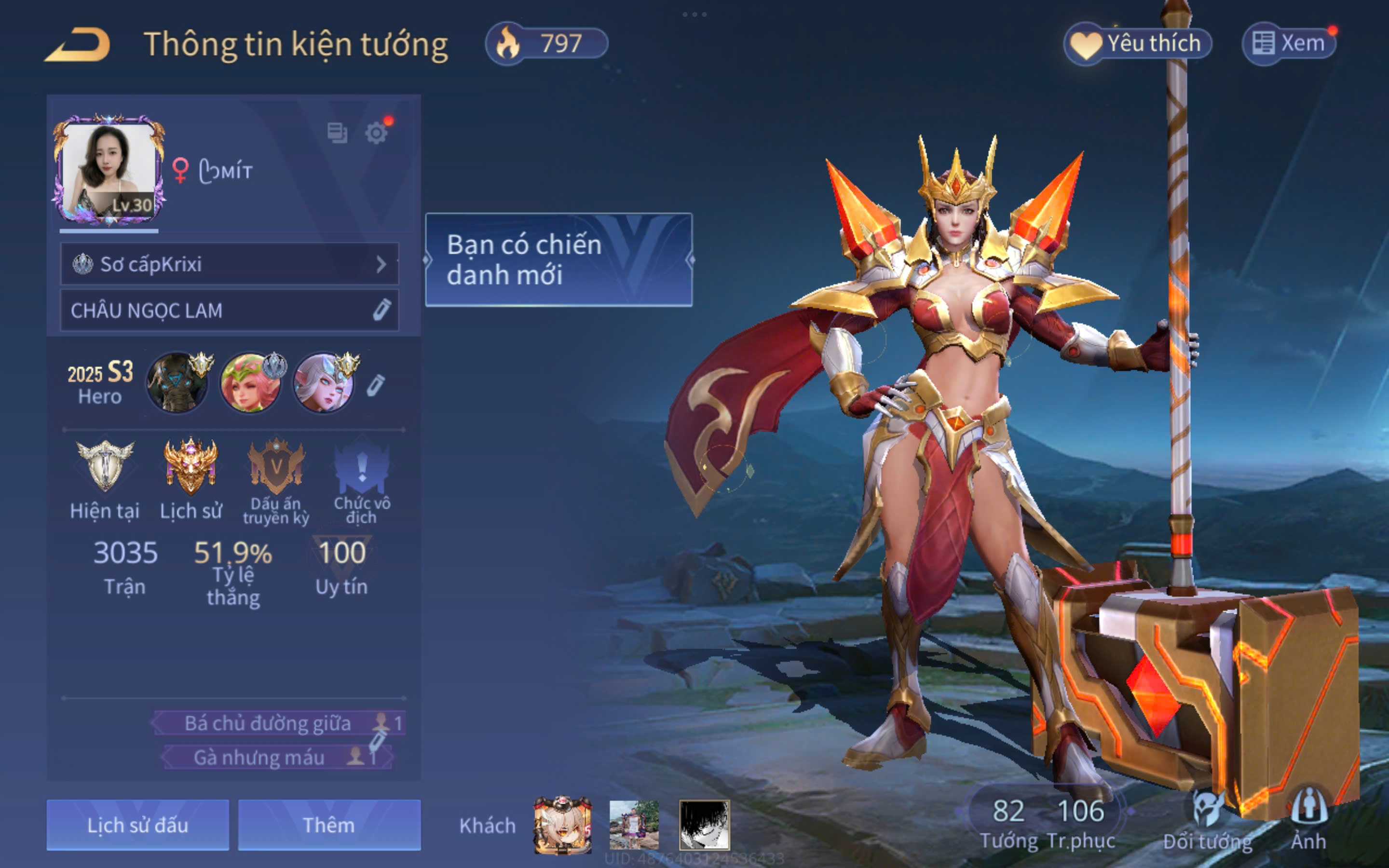
Task: Open the Bạn có chiến danh mới notice
Action: pyautogui.click(x=558, y=259)
